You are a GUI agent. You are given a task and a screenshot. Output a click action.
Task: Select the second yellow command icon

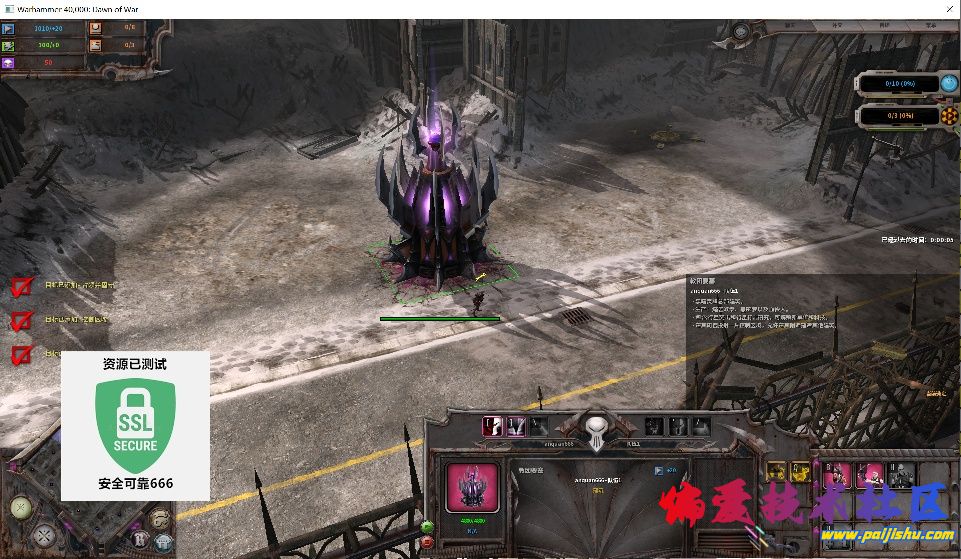[798, 471]
